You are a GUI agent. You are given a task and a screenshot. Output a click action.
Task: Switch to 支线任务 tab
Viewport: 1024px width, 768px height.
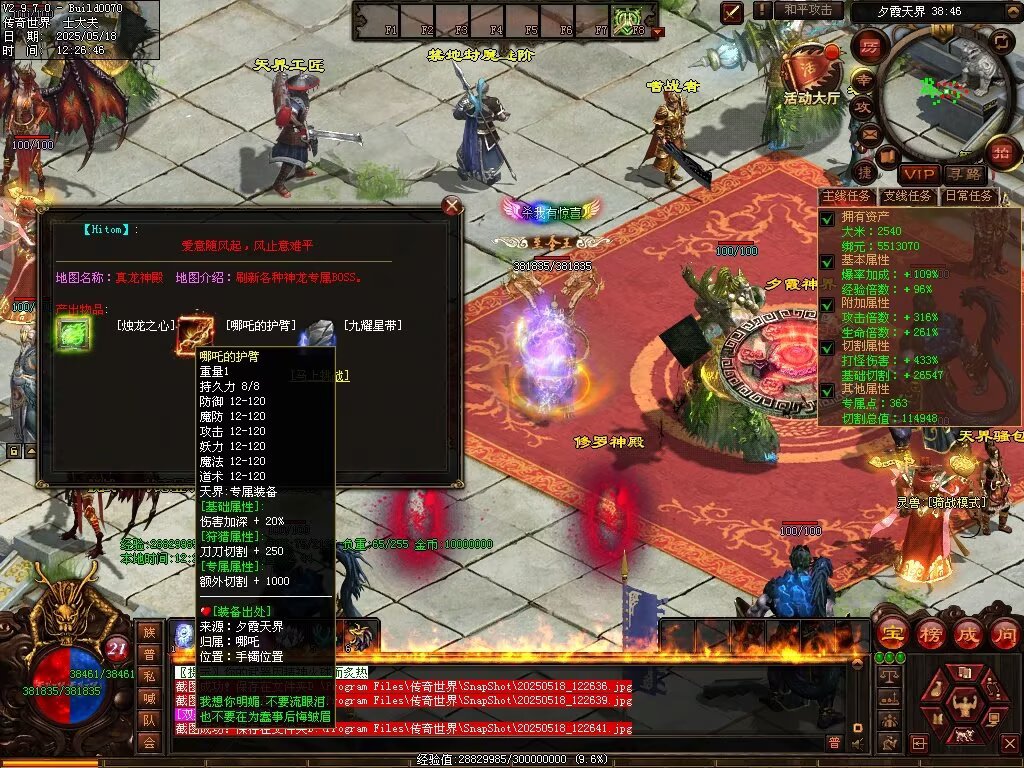908,197
